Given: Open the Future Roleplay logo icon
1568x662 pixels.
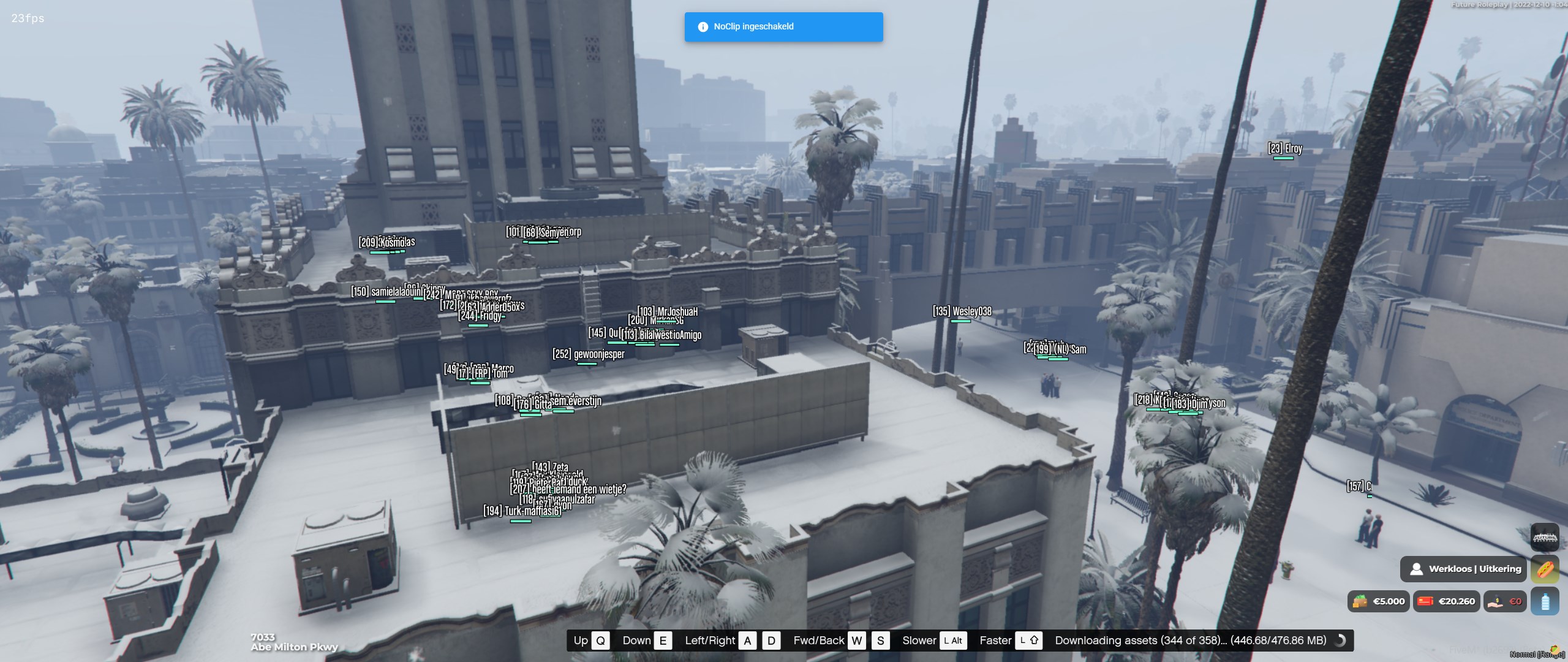Looking at the screenshot, I should pyautogui.click(x=1545, y=538).
